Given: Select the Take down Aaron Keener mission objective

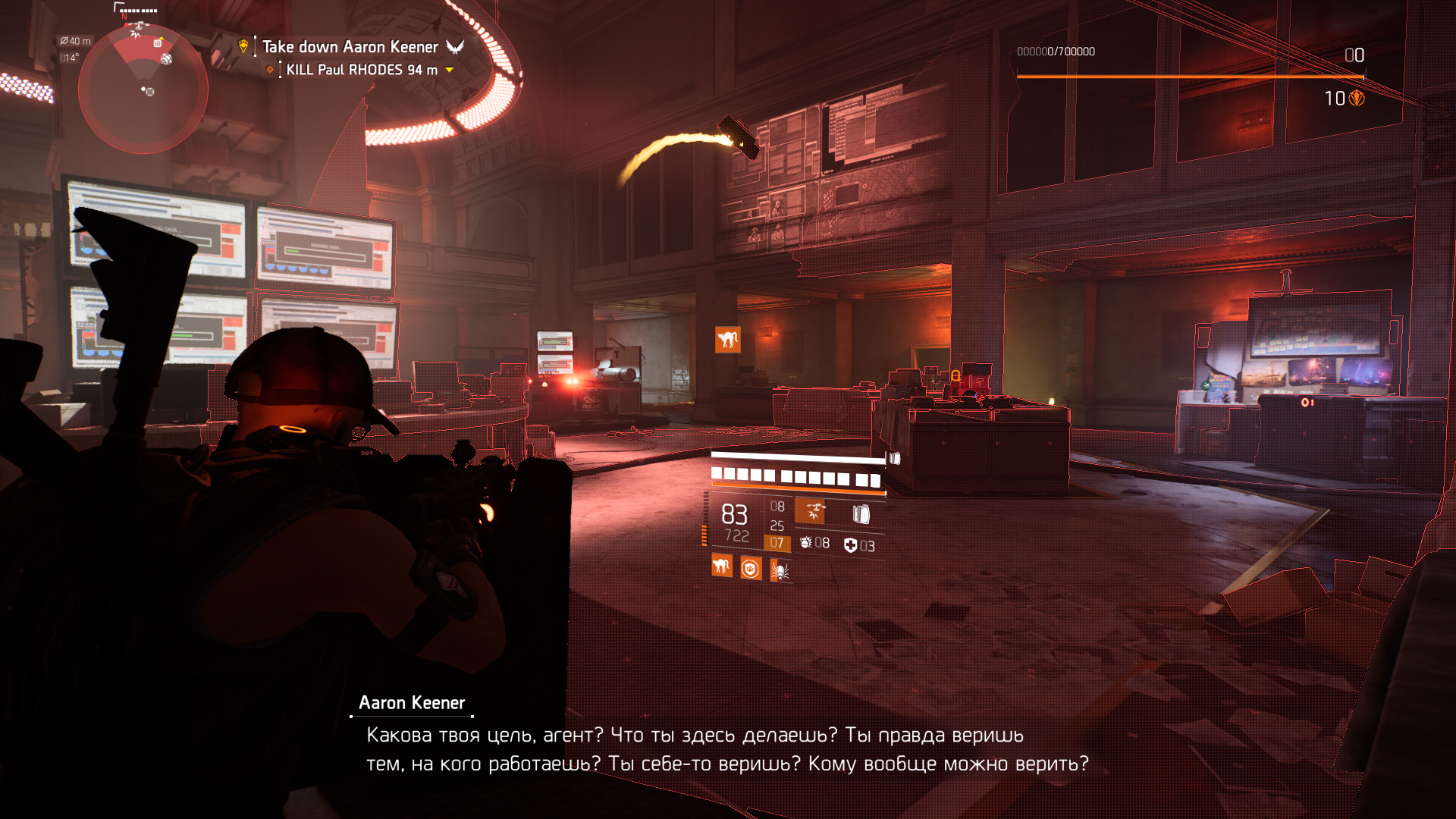Looking at the screenshot, I should point(350,47).
